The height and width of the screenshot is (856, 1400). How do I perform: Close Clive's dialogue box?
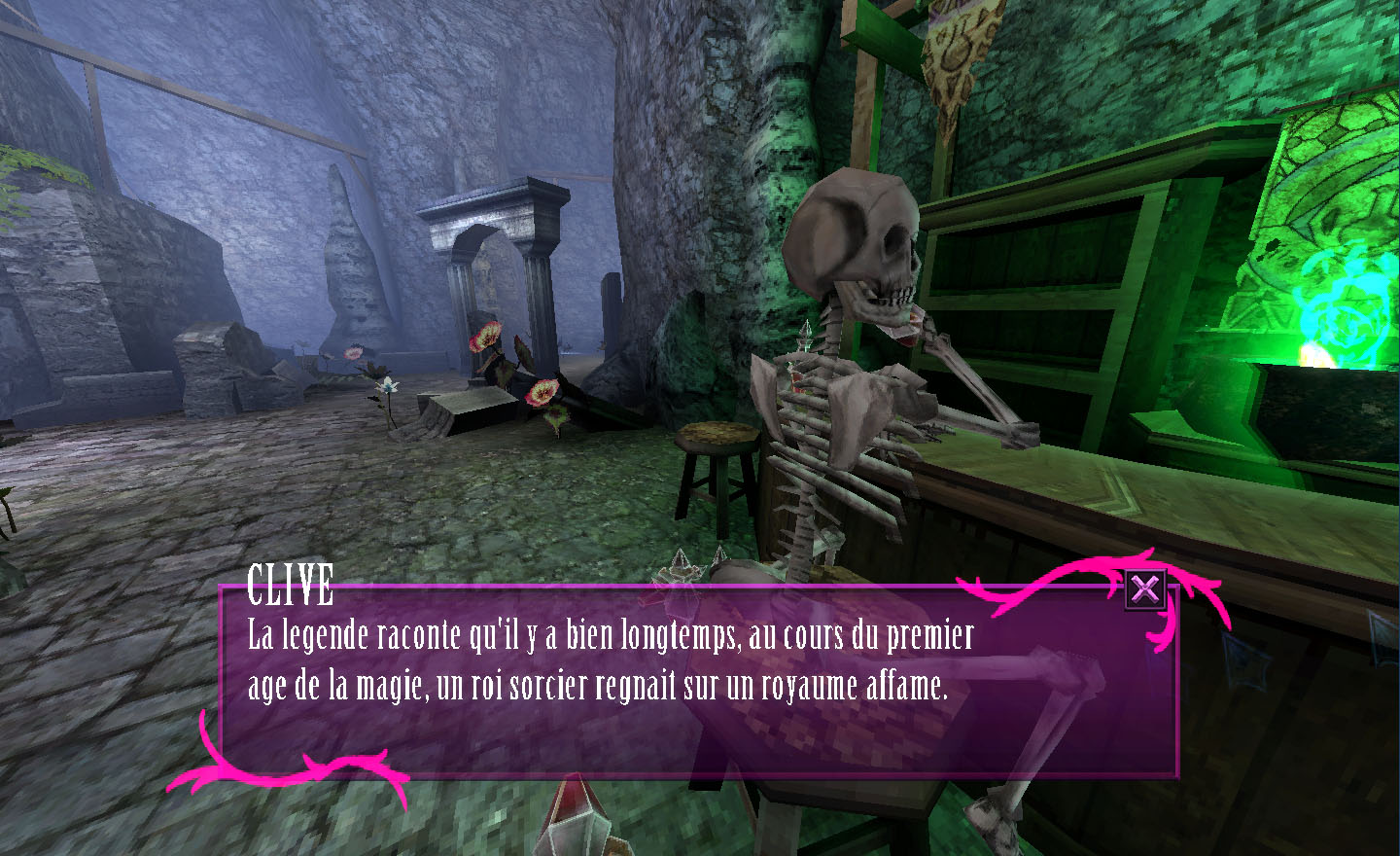[1145, 589]
